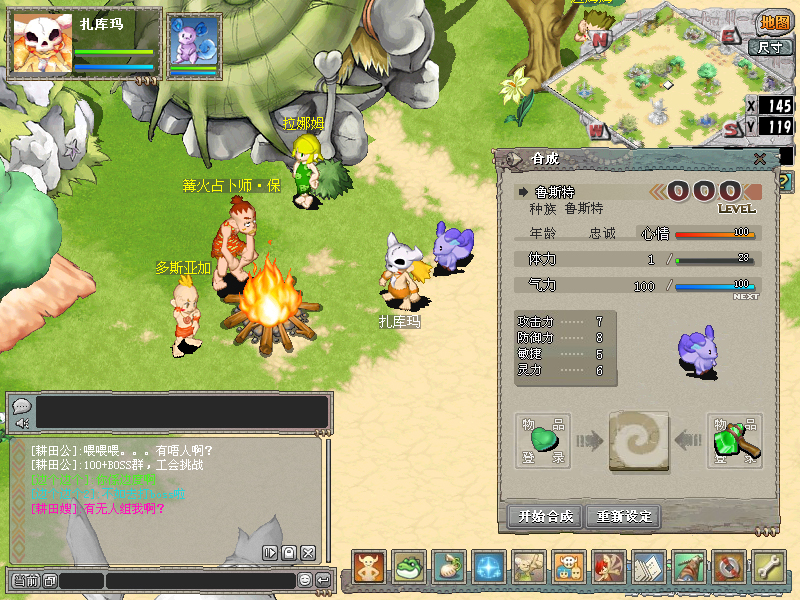This screenshot has height=600, width=800.
Task: Click the 重新设定 reset button
Action: pyautogui.click(x=624, y=516)
